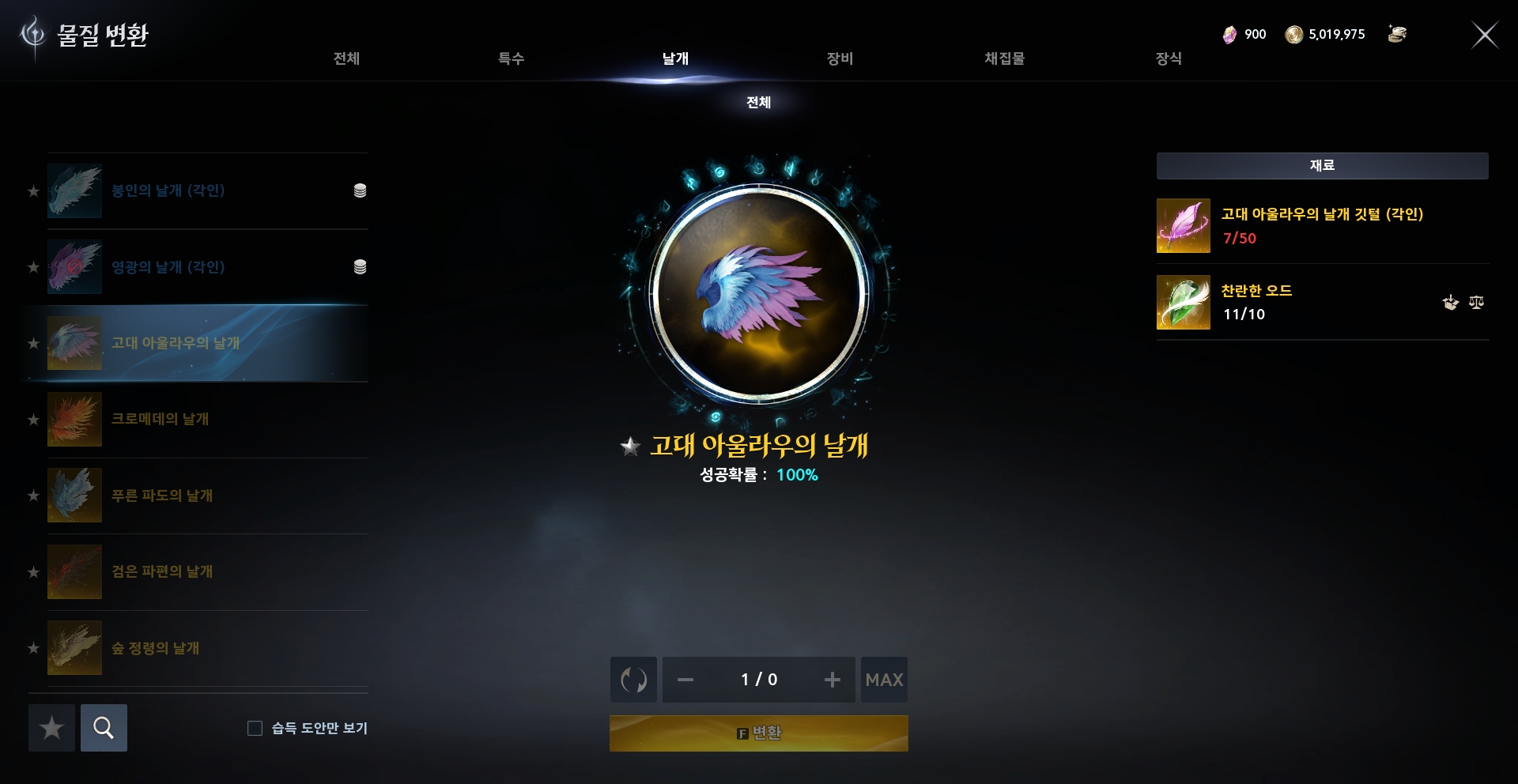Increase quantity with the plus stepper
This screenshot has width=1518, height=784.
(x=832, y=680)
